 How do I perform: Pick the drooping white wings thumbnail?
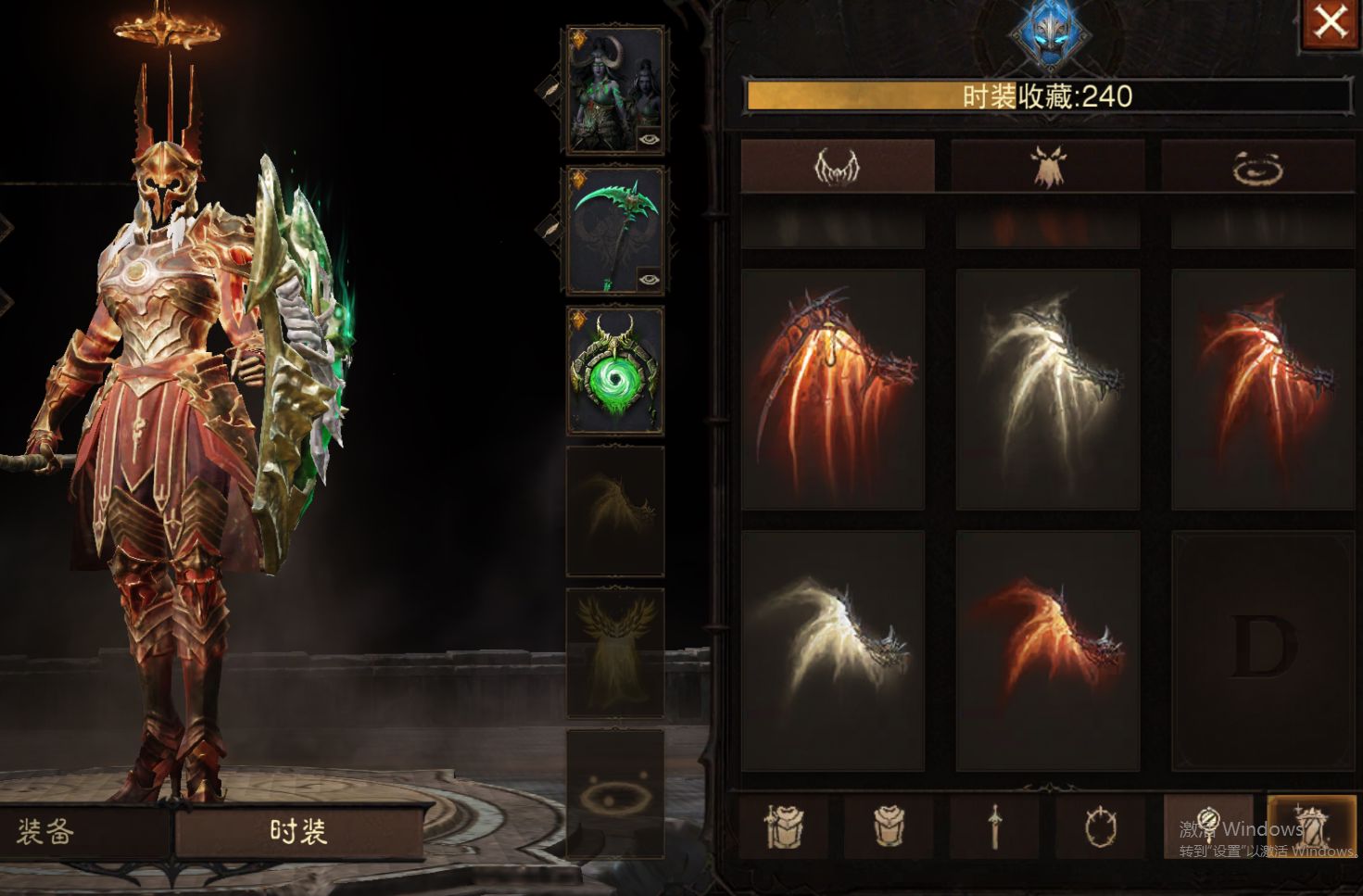pyautogui.click(x=1047, y=389)
